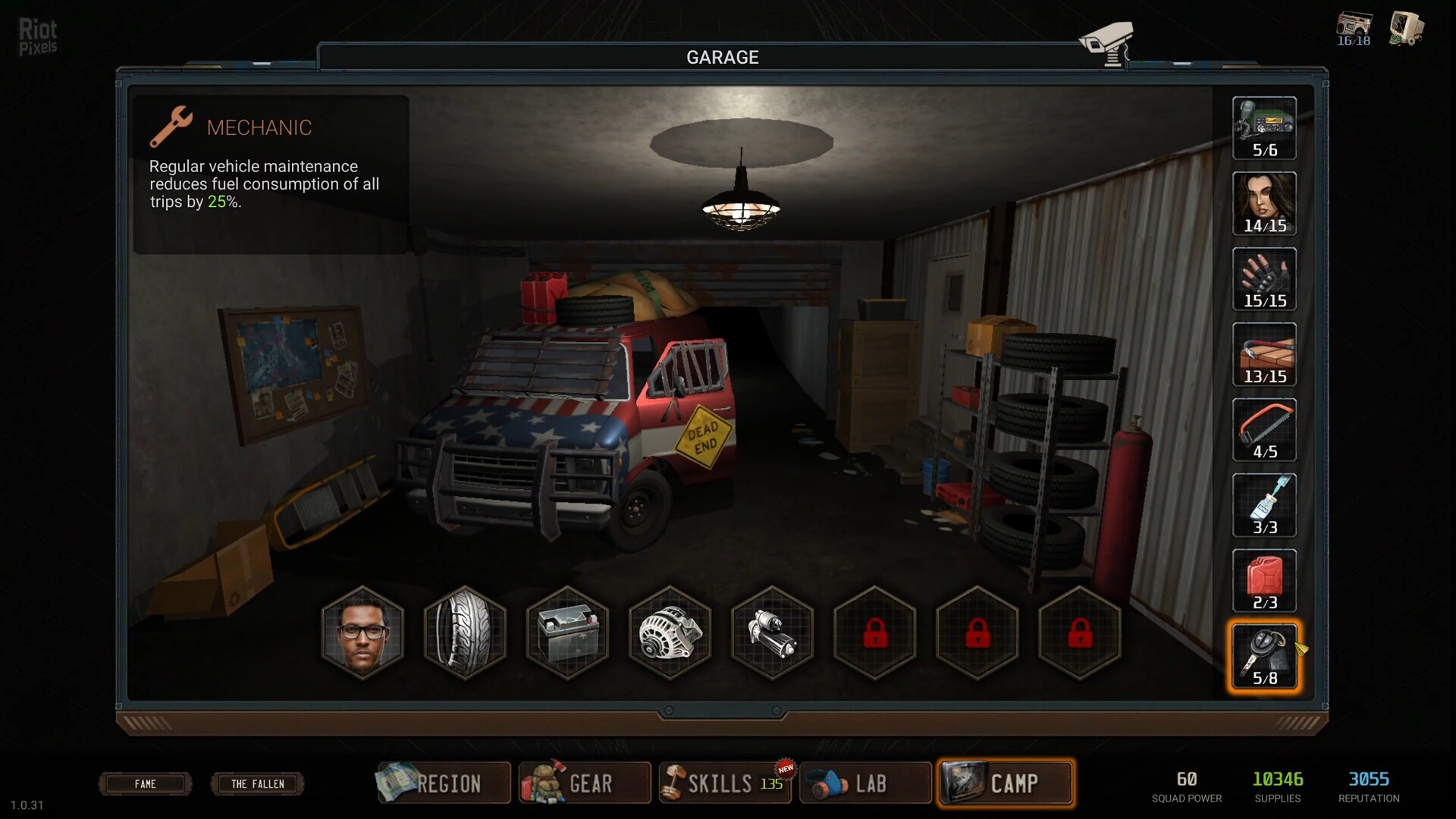The height and width of the screenshot is (819, 1456).
Task: Open the Fame panel
Action: coord(145,783)
